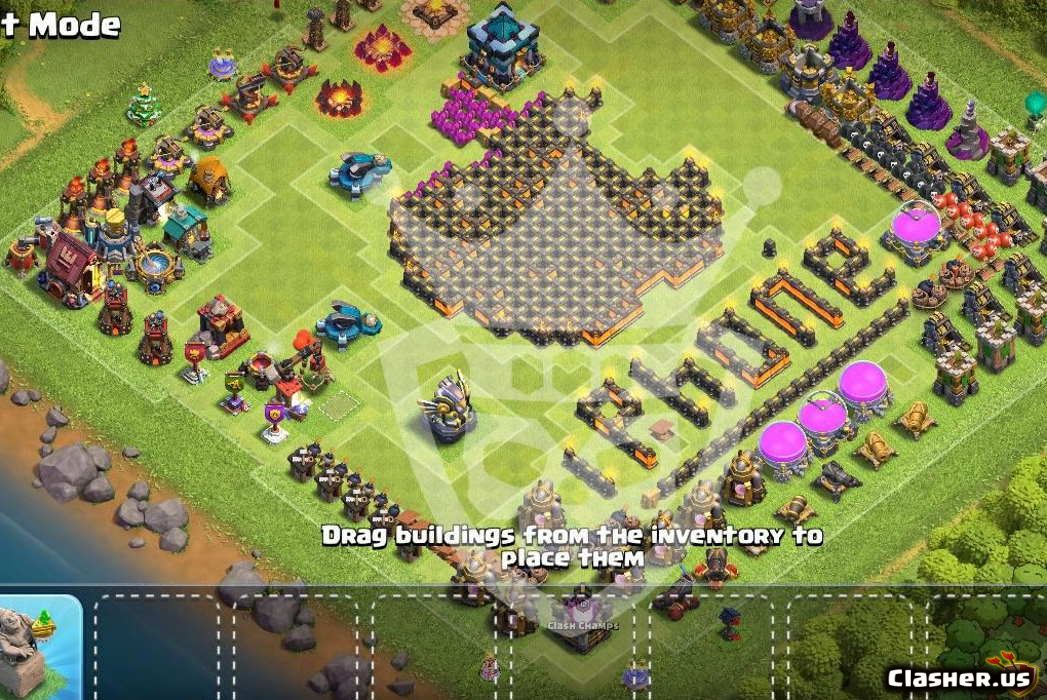Open the Clasher.us watermark link
Image resolution: width=1047 pixels, height=700 pixels.
tap(958, 677)
